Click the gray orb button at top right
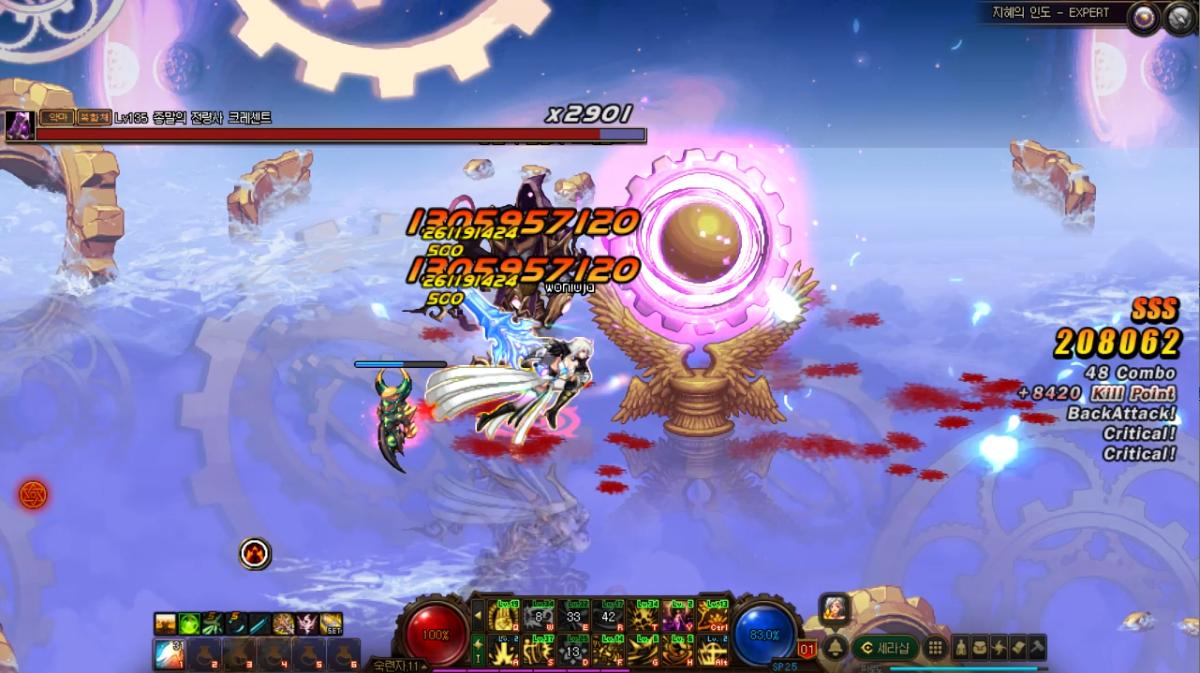 pos(1176,17)
